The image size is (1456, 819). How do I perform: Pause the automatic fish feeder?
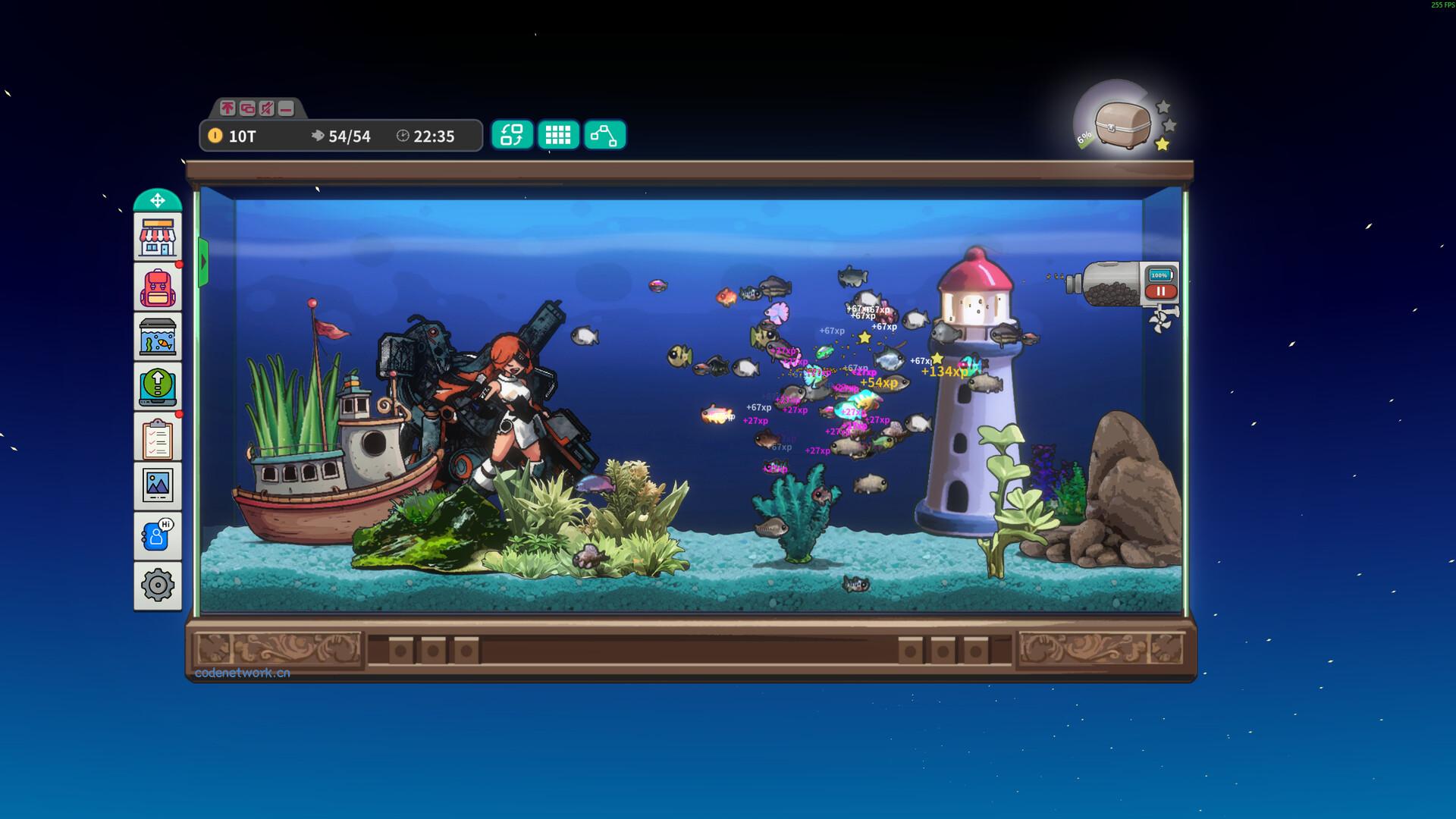coord(1162,290)
